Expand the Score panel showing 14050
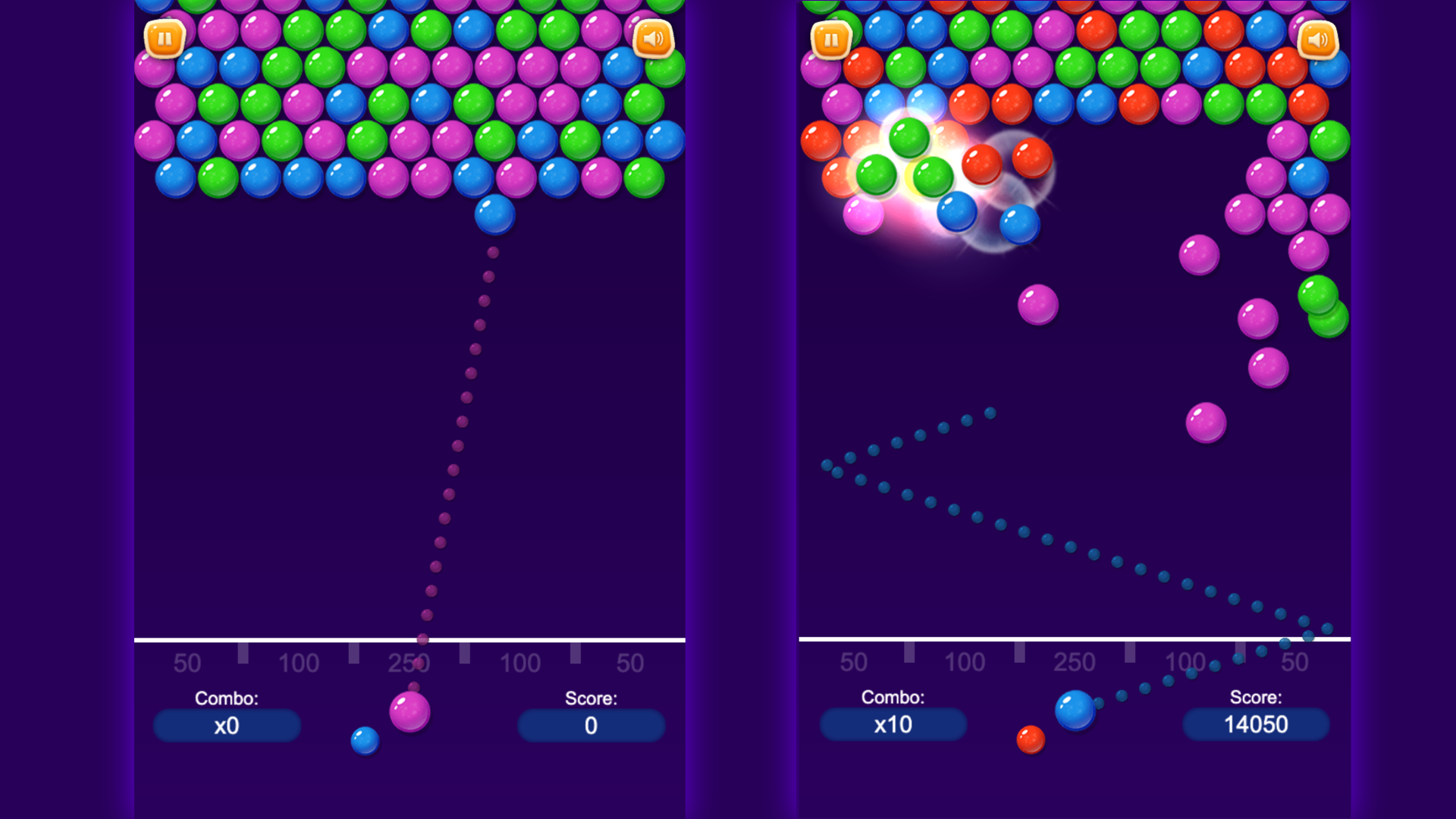The width and height of the screenshot is (1456, 819). 1256,725
